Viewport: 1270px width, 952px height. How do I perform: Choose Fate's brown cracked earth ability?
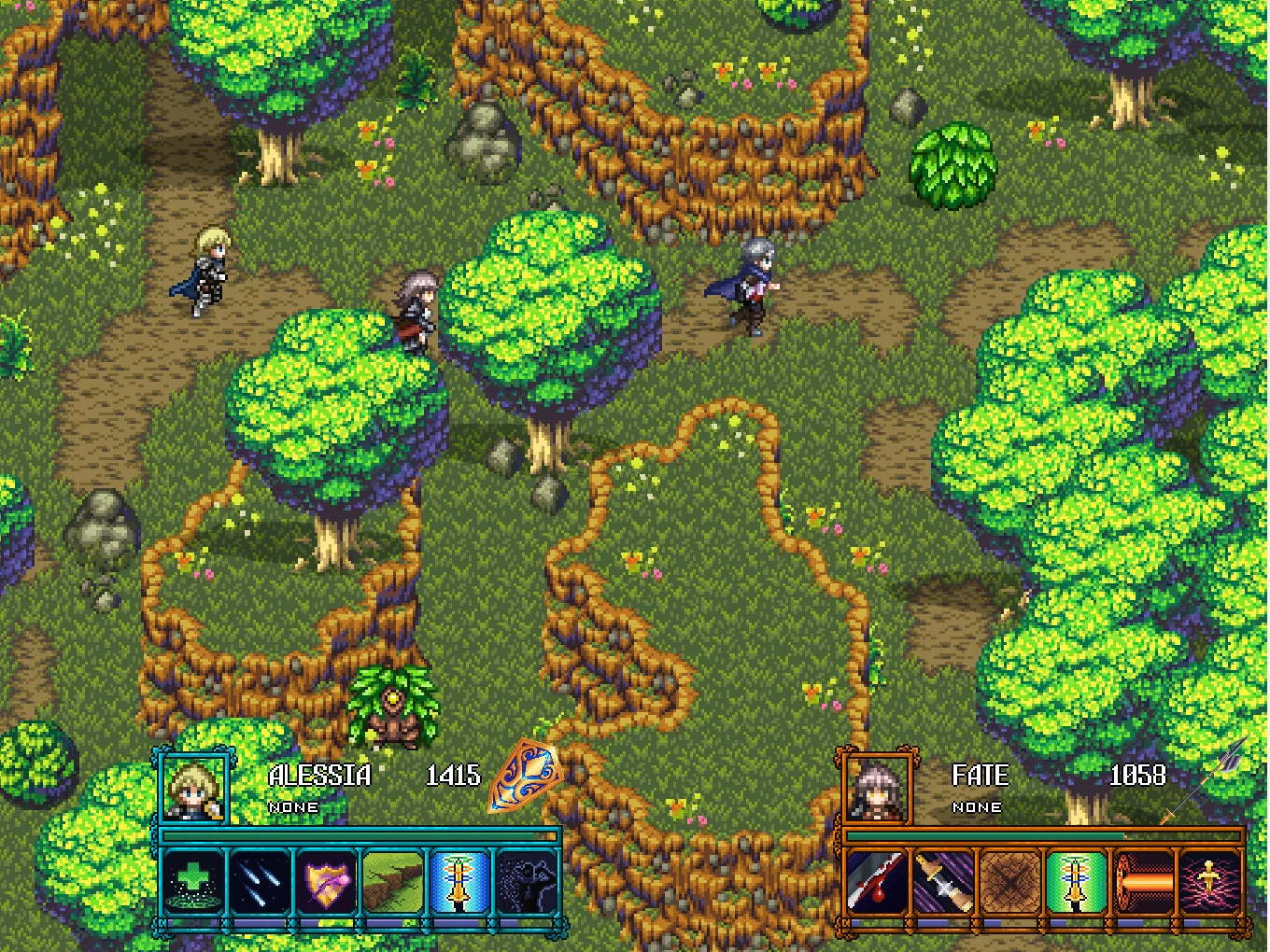pos(1009,881)
